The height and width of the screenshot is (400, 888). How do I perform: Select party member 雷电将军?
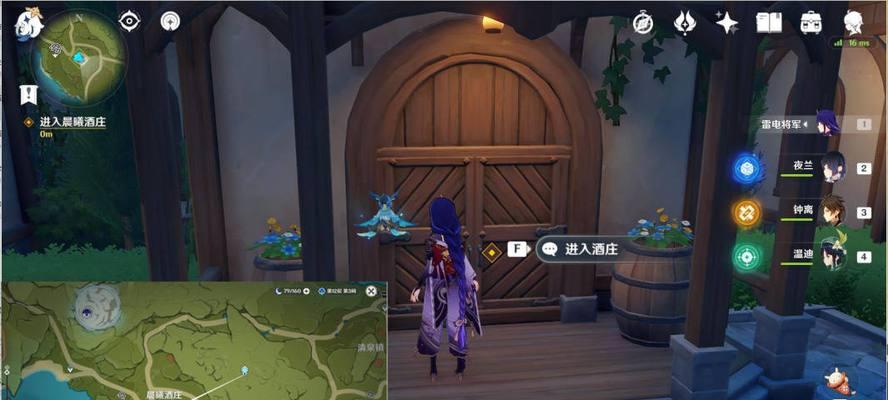point(828,124)
